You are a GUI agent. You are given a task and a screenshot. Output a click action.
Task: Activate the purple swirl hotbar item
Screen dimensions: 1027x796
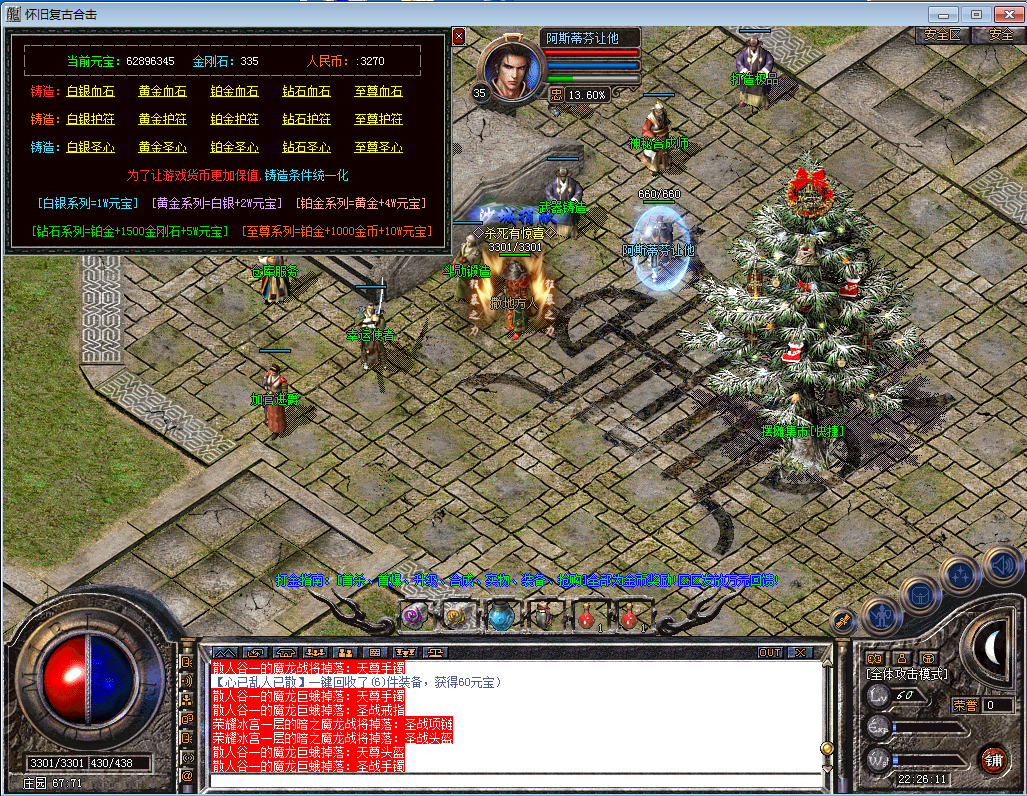[413, 617]
